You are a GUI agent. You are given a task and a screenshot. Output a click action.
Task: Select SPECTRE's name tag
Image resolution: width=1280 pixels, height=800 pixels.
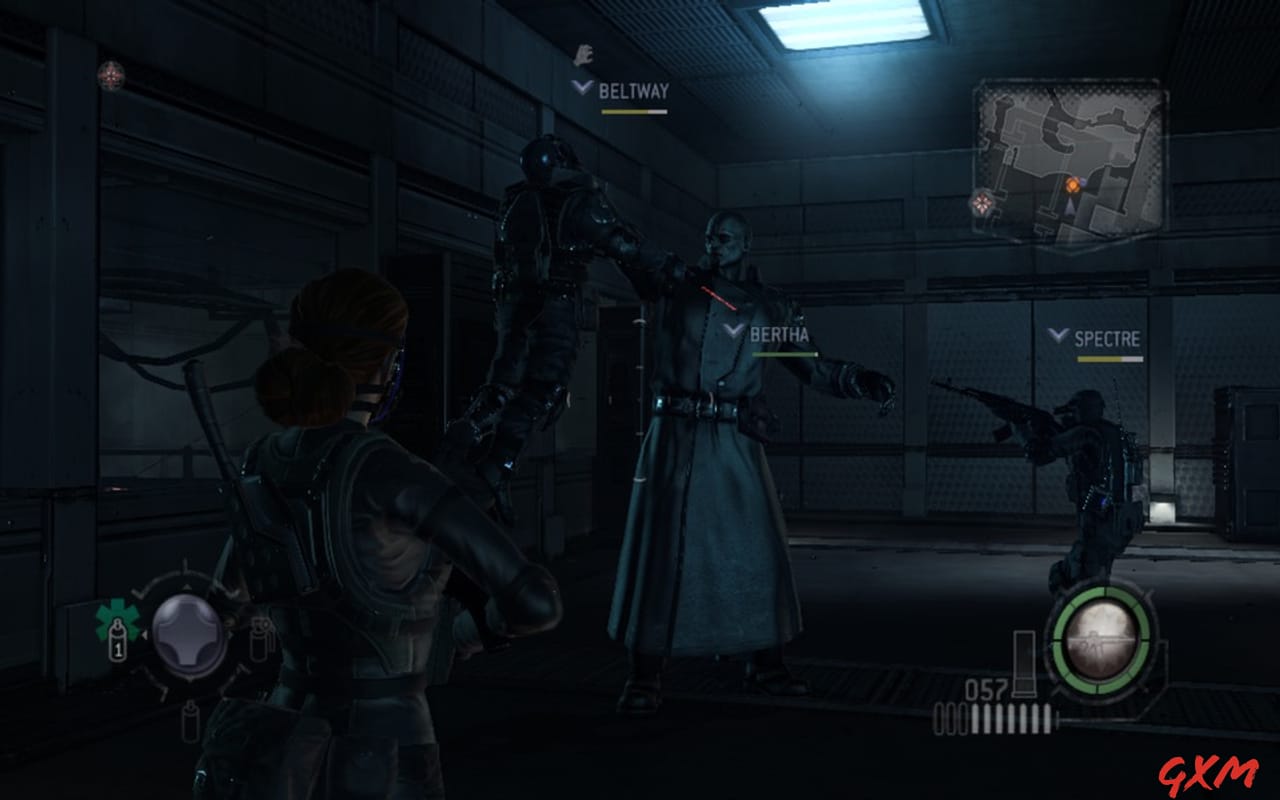pos(1107,339)
